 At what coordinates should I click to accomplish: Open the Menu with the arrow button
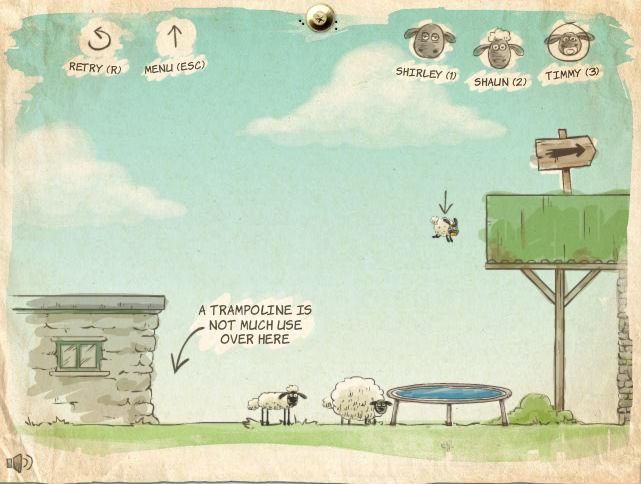175,42
